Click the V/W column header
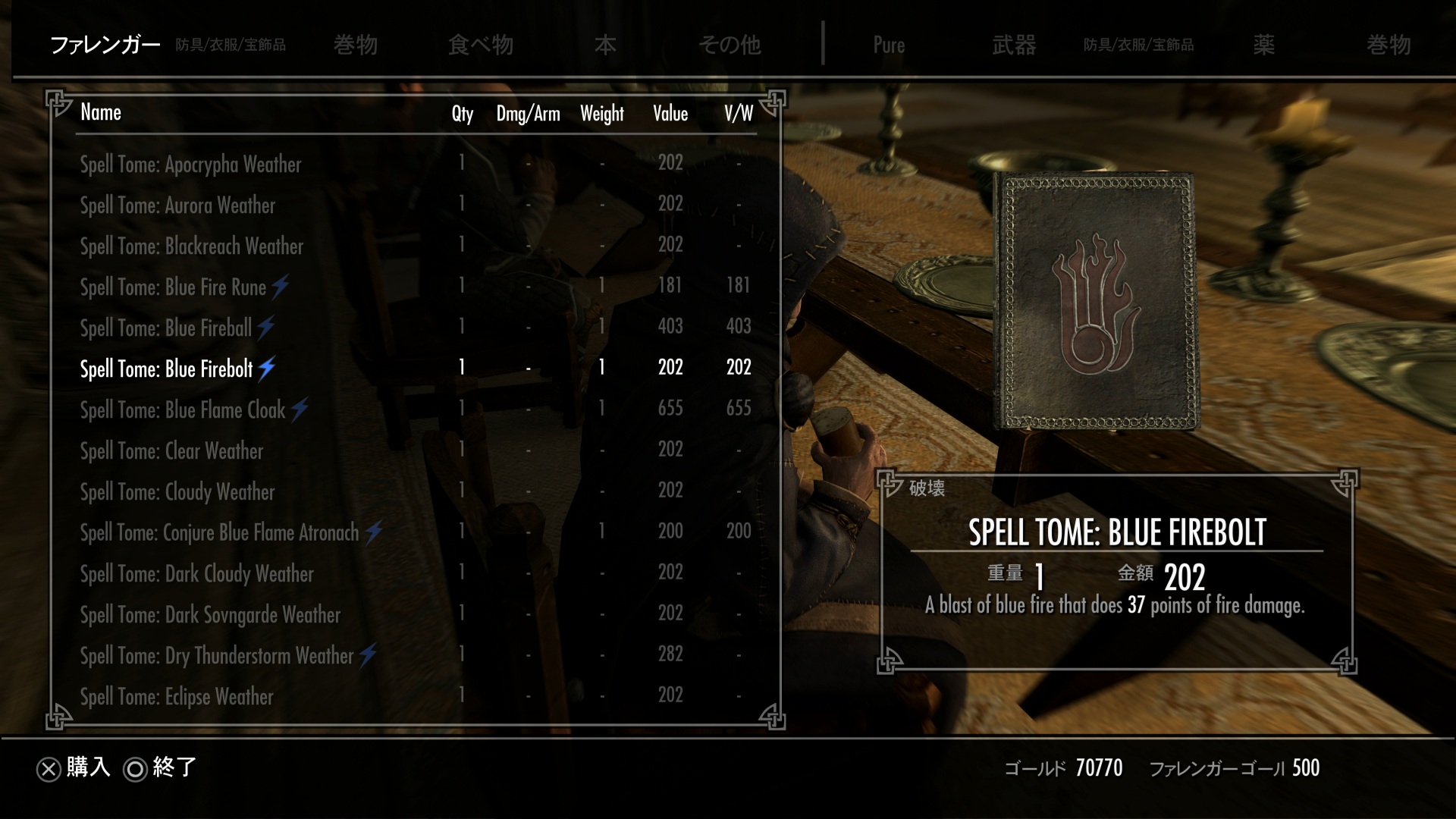The height and width of the screenshot is (819, 1456). click(x=739, y=114)
